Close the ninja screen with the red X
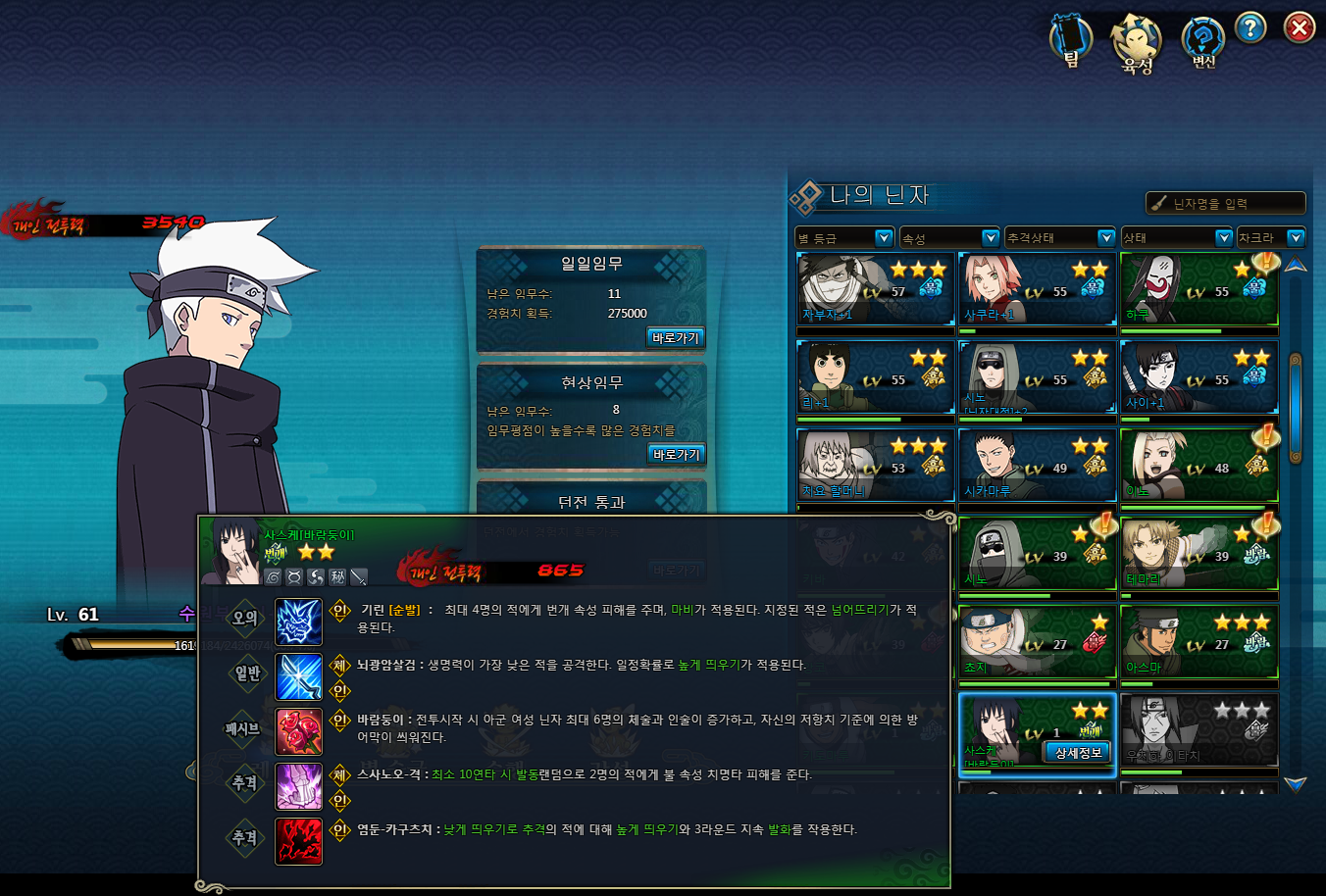This screenshot has width=1326, height=896. [1300, 27]
